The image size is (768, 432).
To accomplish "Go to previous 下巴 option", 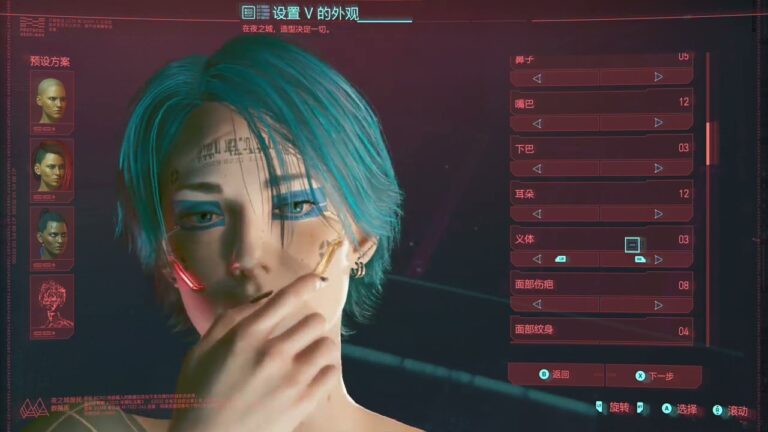I will tap(537, 168).
